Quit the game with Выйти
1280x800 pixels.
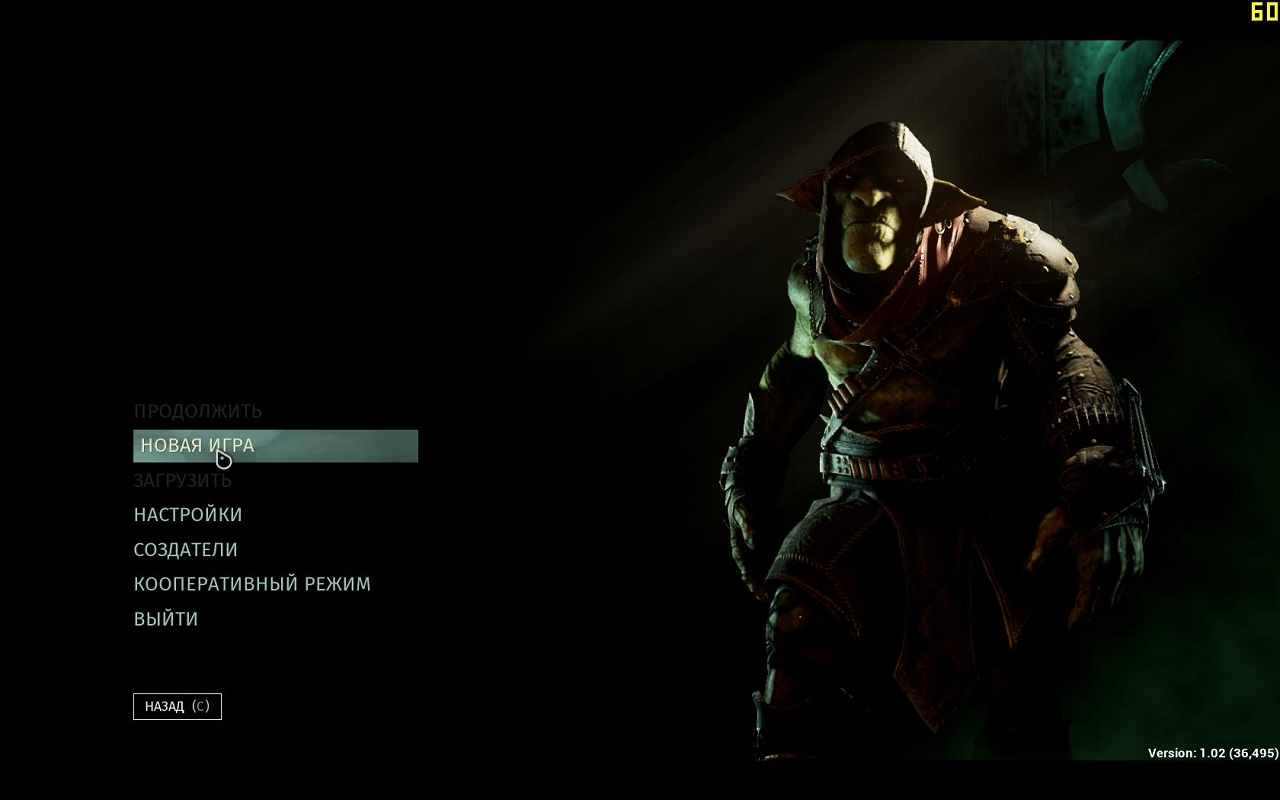point(166,619)
